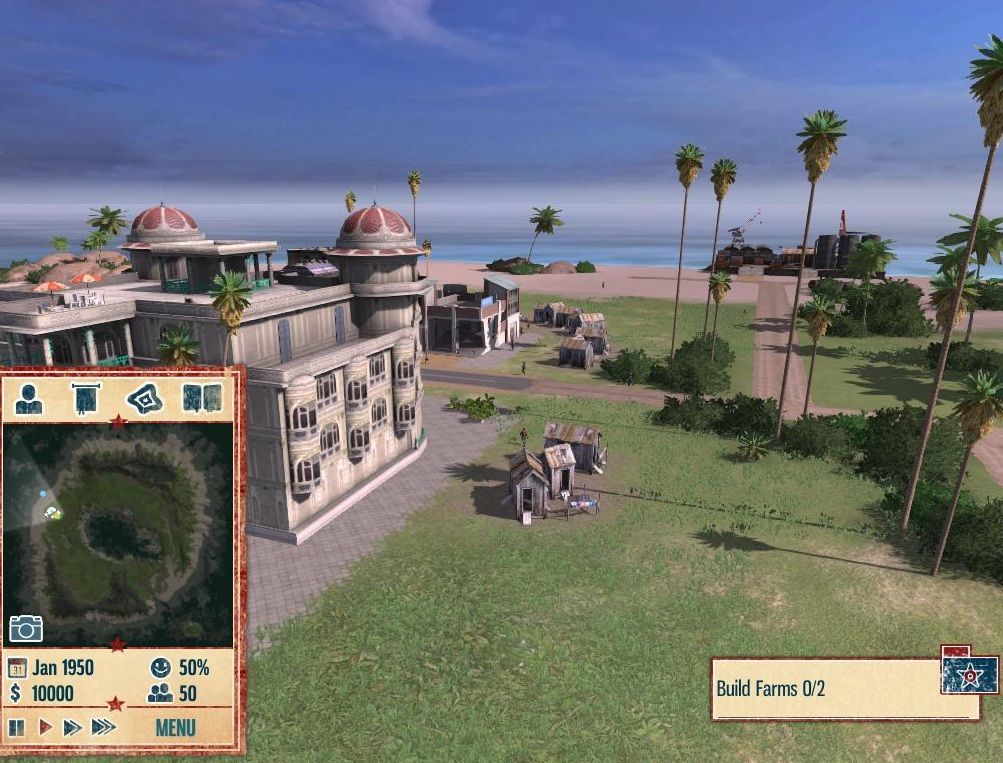This screenshot has width=1003, height=763.
Task: Set game speed to double fast-forward
Action: point(72,727)
